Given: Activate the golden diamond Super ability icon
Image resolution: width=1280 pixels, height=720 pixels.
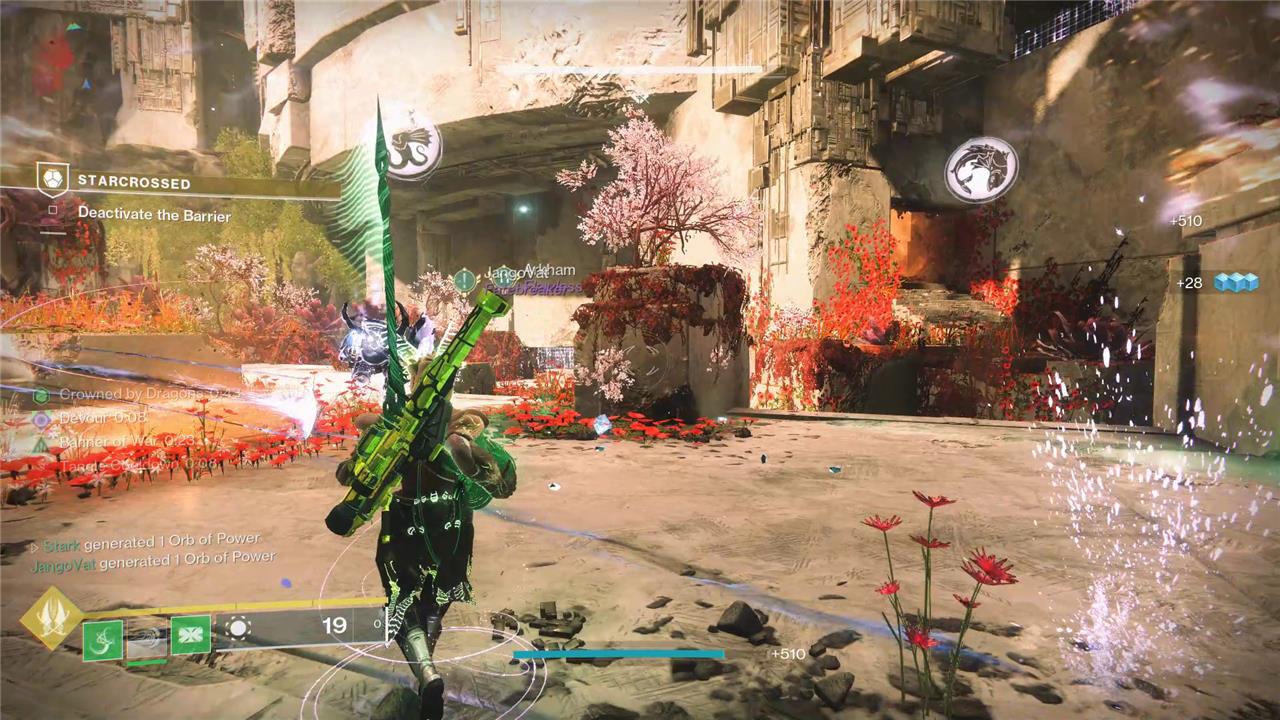Looking at the screenshot, I should click(51, 618).
